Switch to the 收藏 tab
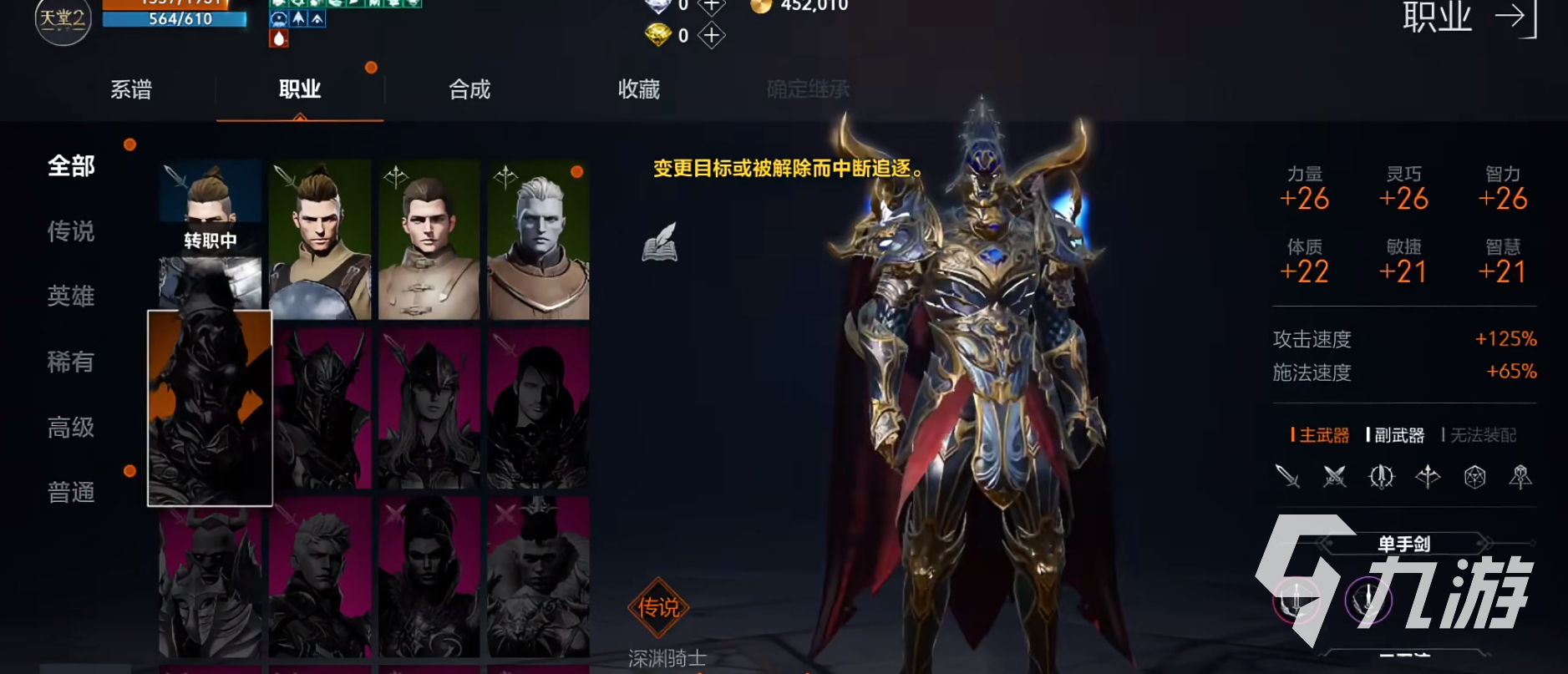This screenshot has width=1568, height=674. tap(640, 89)
